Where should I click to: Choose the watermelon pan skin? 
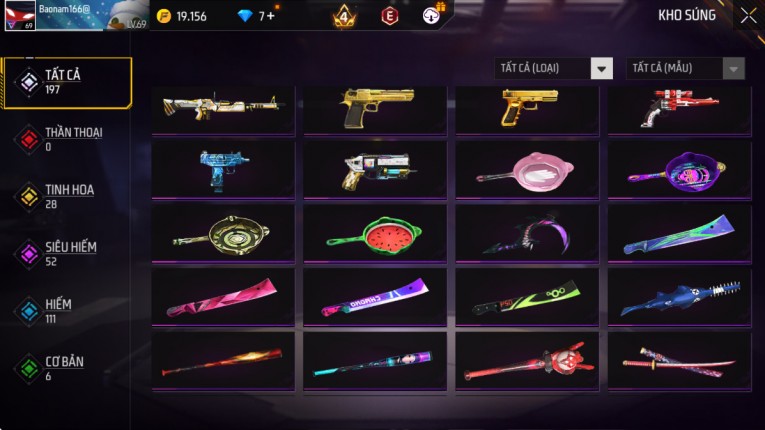tap(376, 236)
